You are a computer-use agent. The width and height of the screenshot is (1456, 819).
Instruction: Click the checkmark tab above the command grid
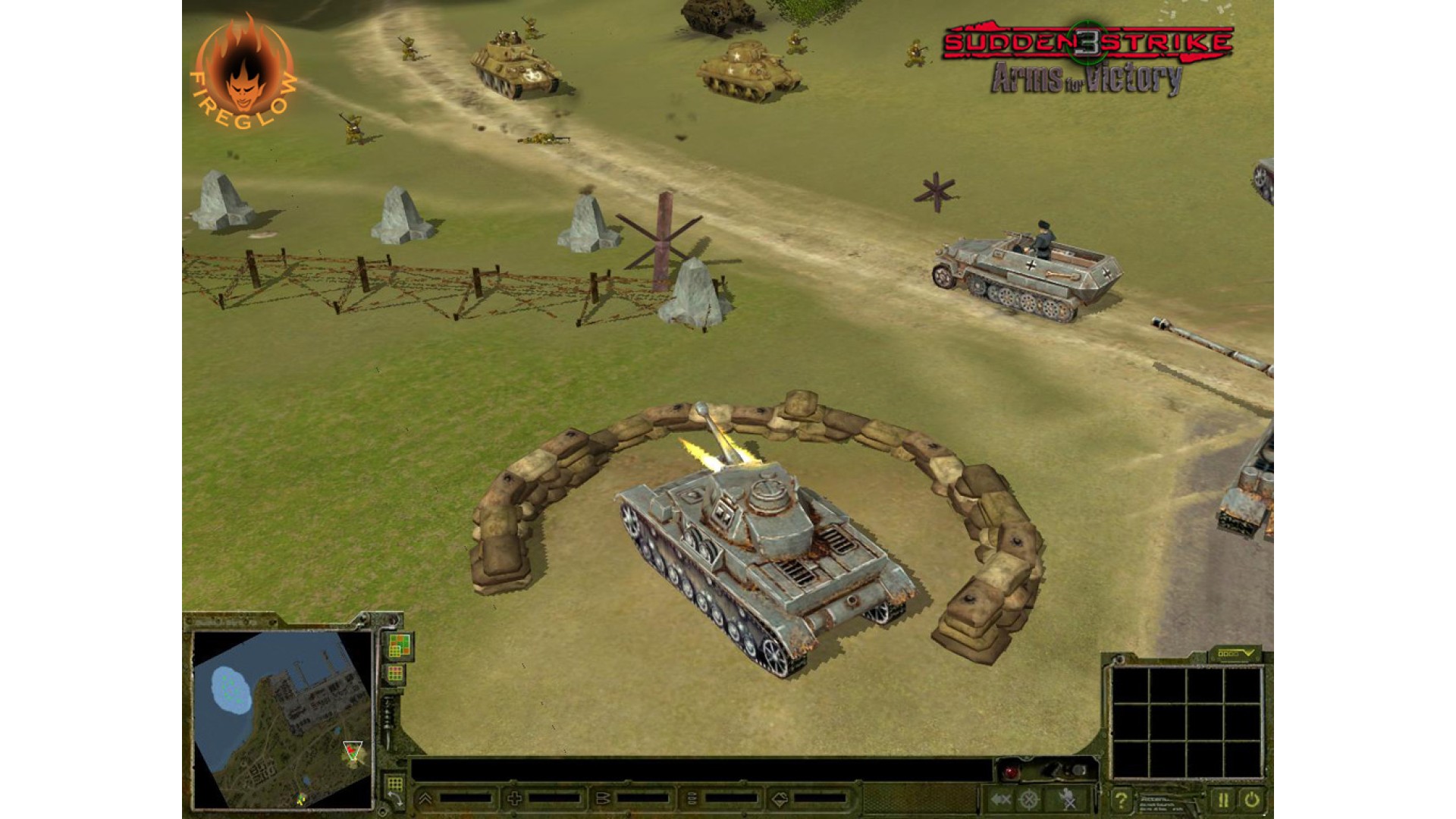[1235, 653]
